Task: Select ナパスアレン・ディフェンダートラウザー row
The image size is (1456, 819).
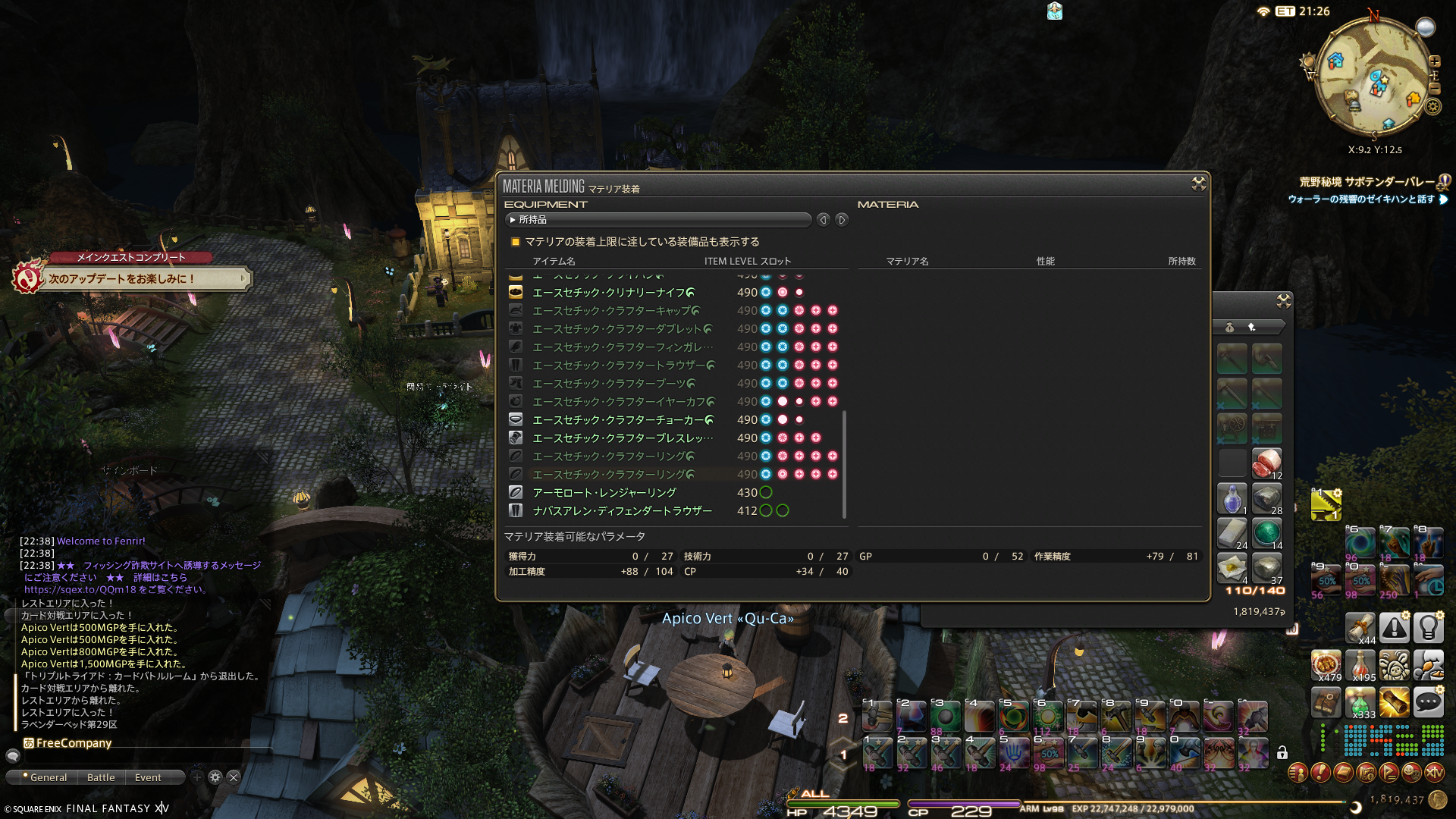Action: [x=622, y=511]
